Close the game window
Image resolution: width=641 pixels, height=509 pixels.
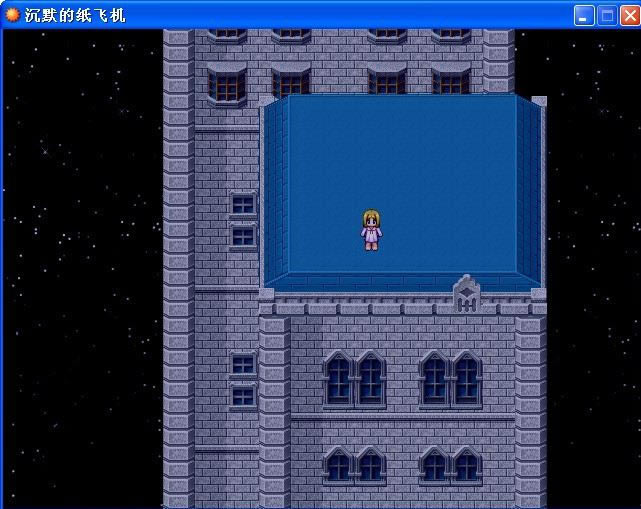coord(628,16)
